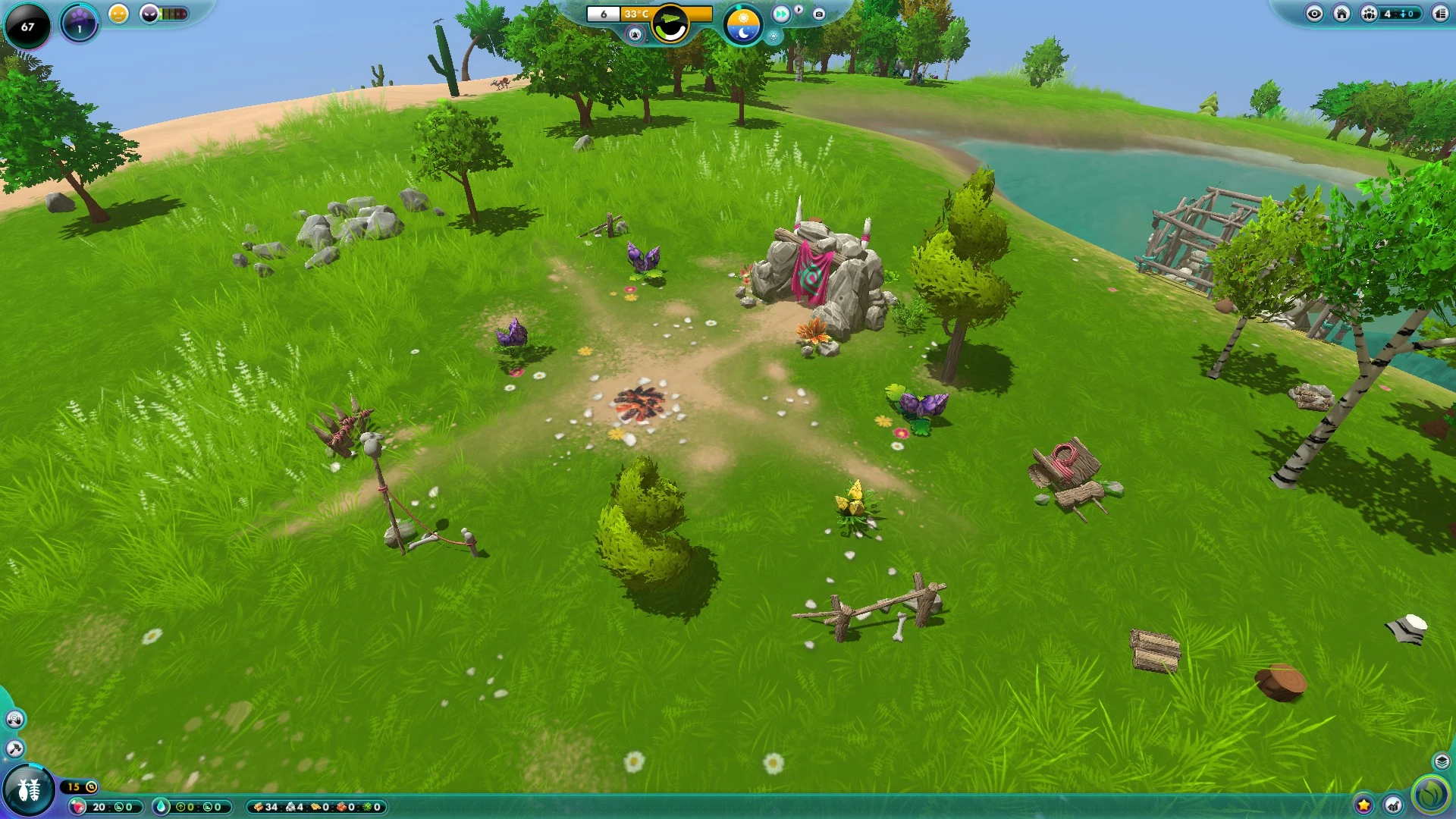Open the tribe members group button
The width and height of the screenshot is (1456, 819).
1369,14
